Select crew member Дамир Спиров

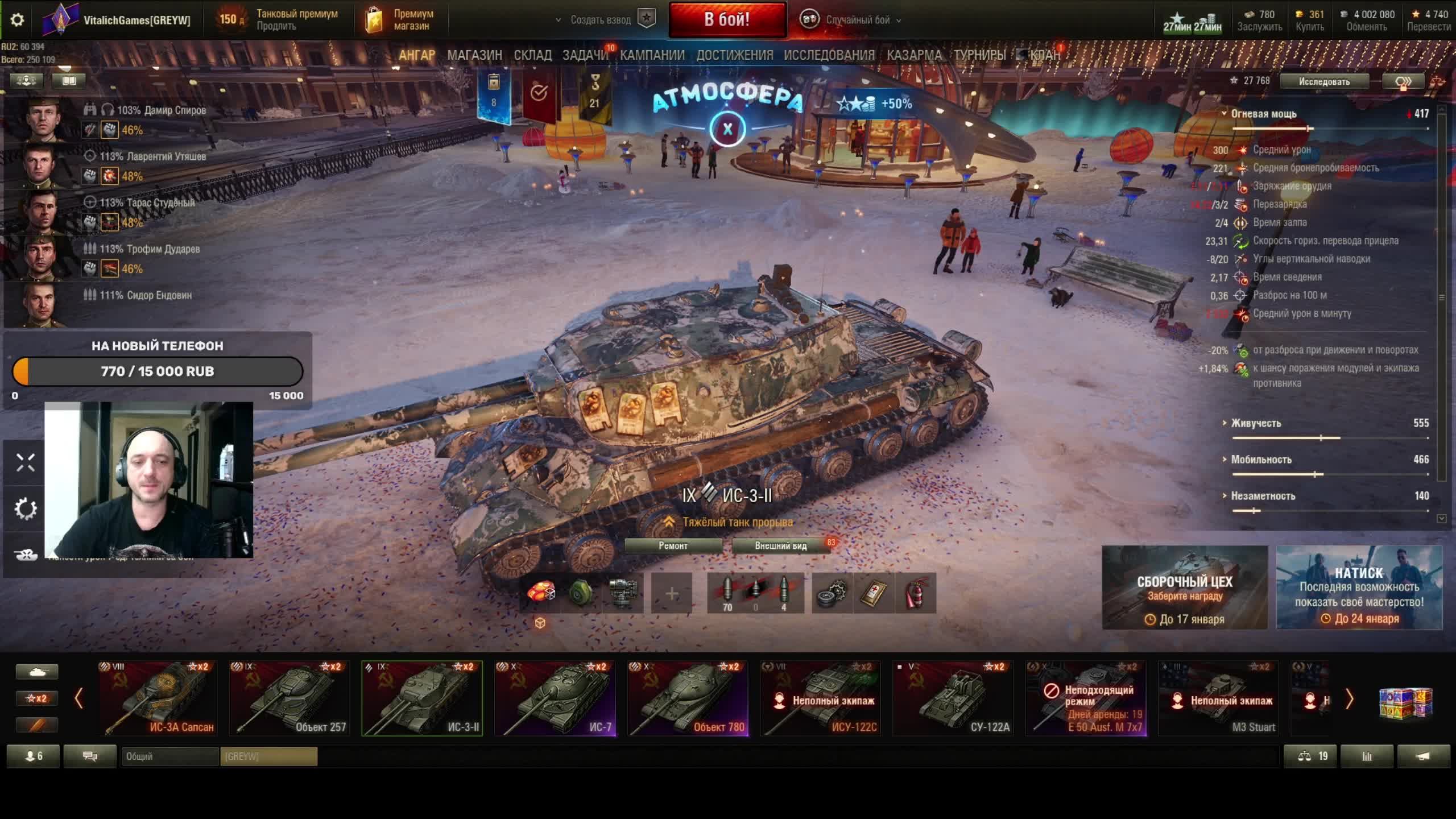point(161,110)
